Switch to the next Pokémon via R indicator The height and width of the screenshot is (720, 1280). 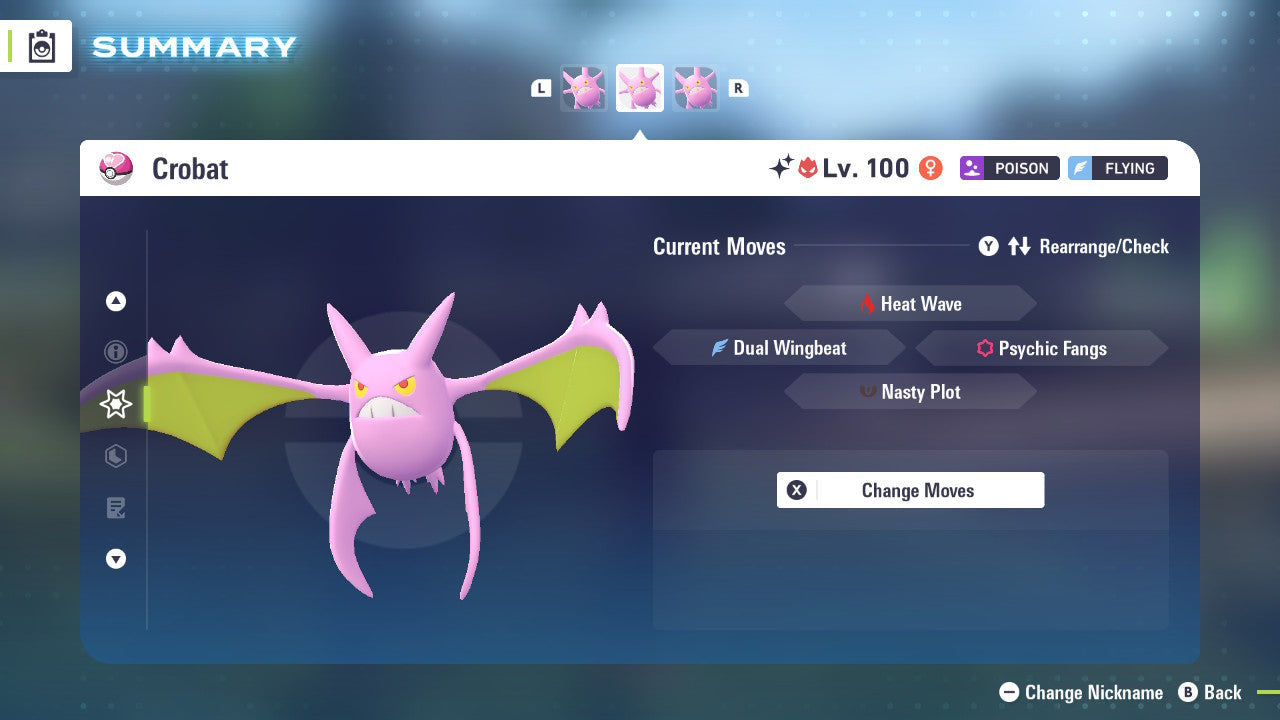[x=737, y=88]
